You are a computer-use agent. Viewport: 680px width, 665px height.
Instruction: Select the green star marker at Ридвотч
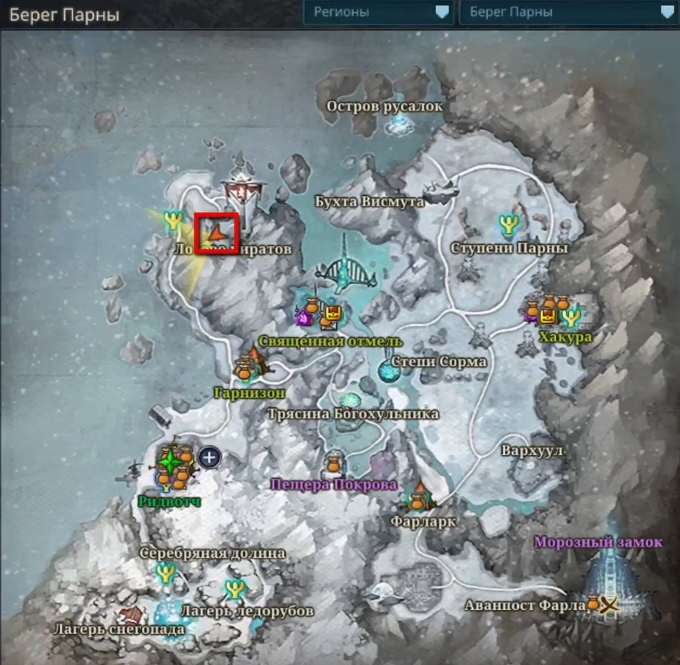(x=172, y=462)
